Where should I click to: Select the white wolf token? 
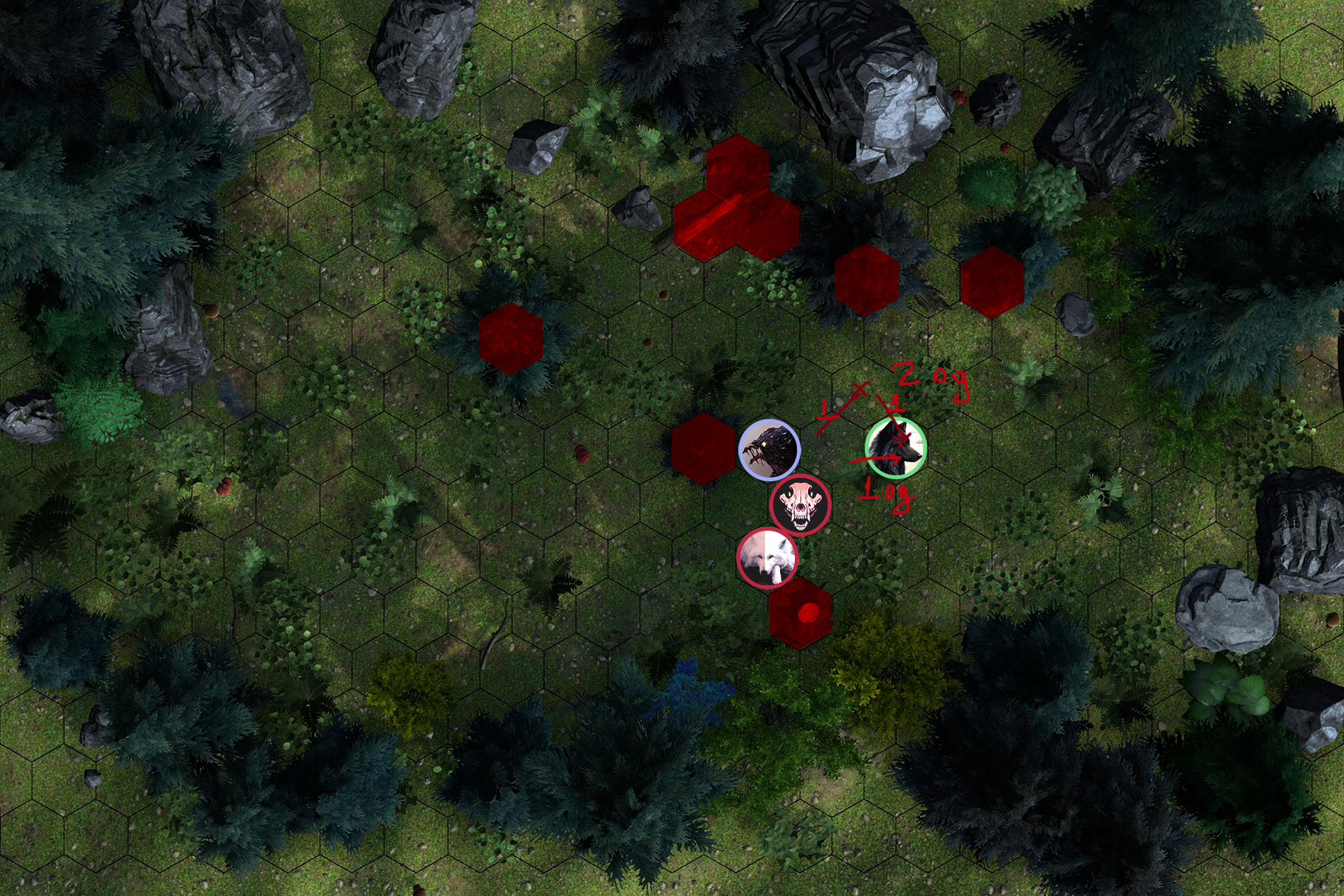[x=767, y=558]
